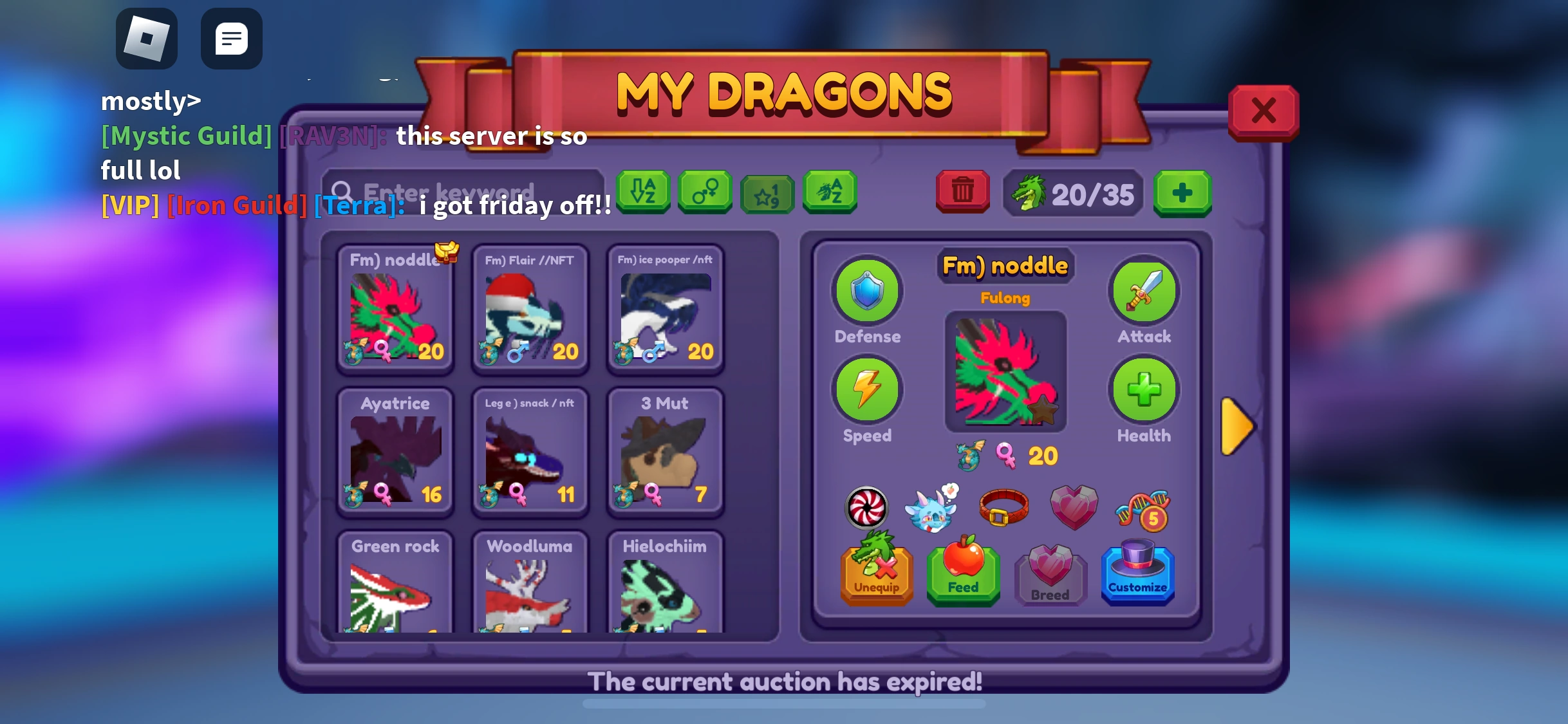Image resolution: width=1568 pixels, height=724 pixels.
Task: Upgrade the dragon's Speed stat
Action: click(867, 391)
